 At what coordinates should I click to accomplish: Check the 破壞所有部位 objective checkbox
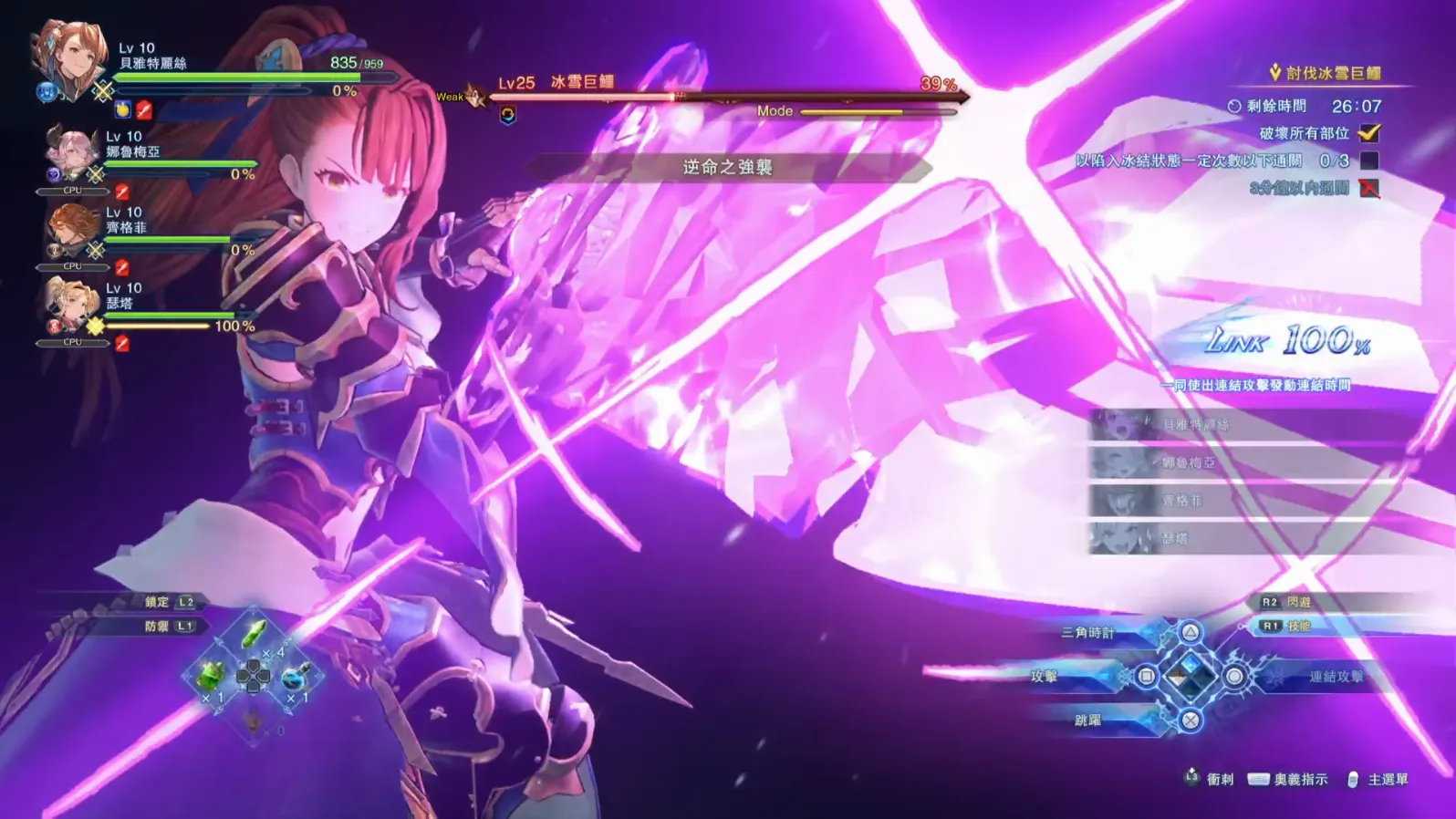click(1368, 133)
